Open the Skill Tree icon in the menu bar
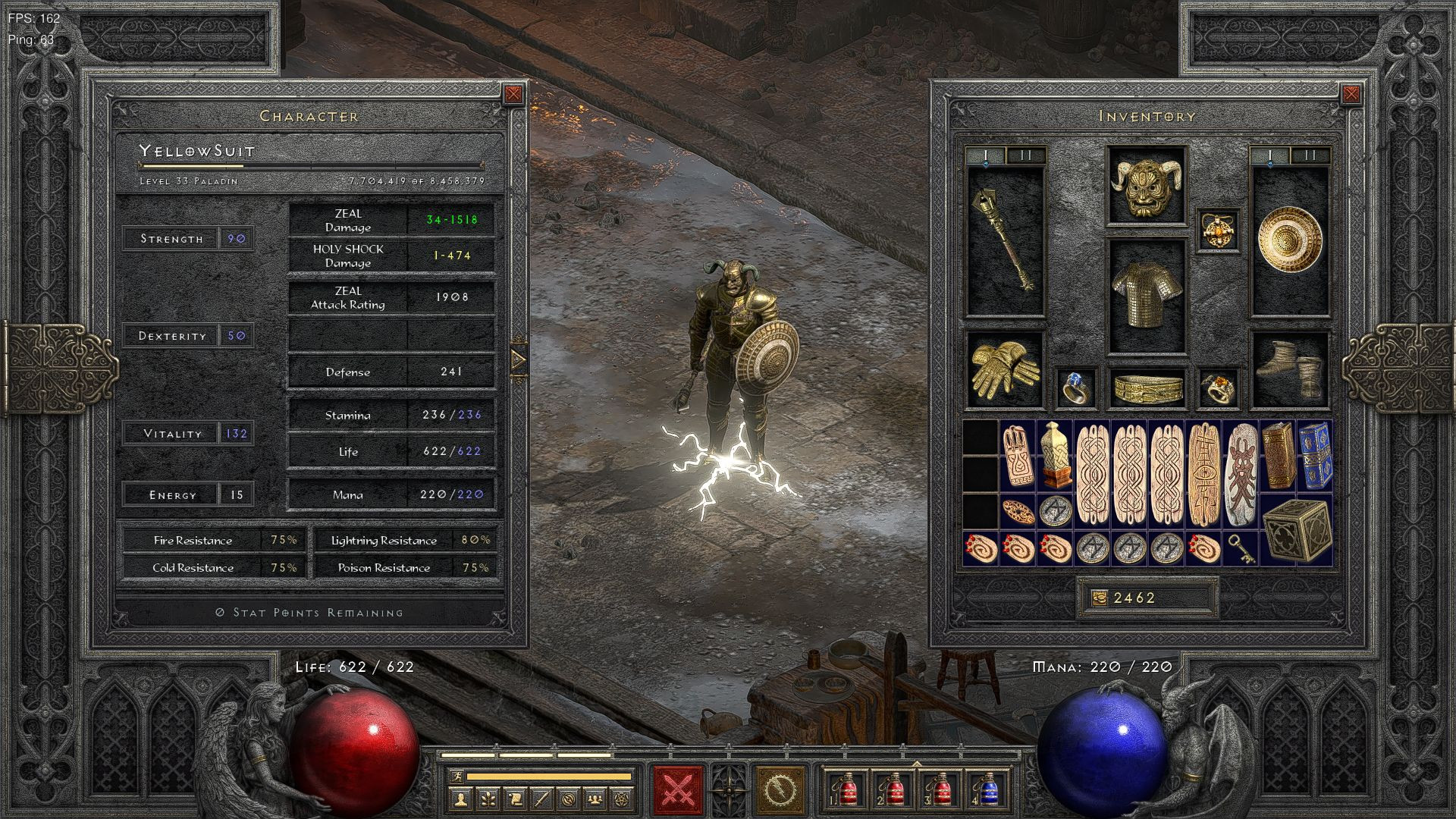Image resolution: width=1456 pixels, height=819 pixels. pyautogui.click(x=489, y=798)
